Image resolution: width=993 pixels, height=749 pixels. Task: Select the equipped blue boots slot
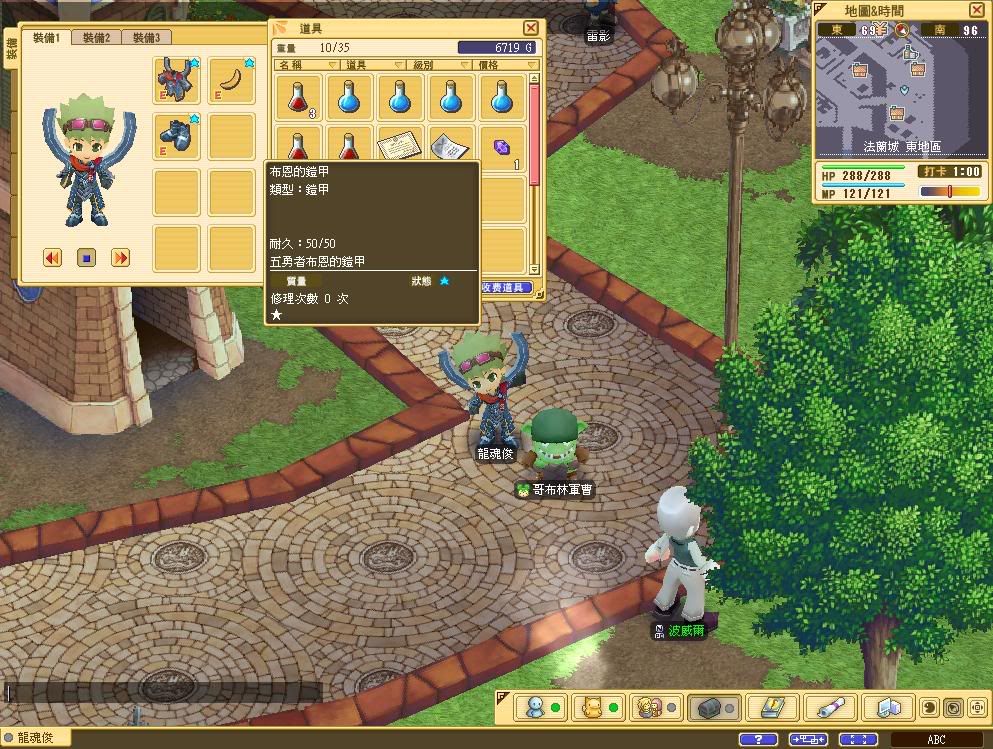(177, 135)
